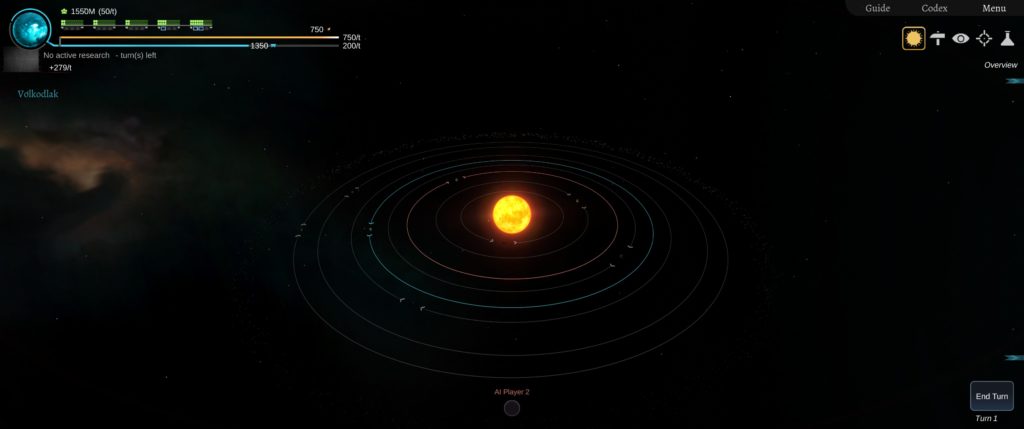Open the crosshair targeting view
The image size is (1024, 429).
(984, 38)
